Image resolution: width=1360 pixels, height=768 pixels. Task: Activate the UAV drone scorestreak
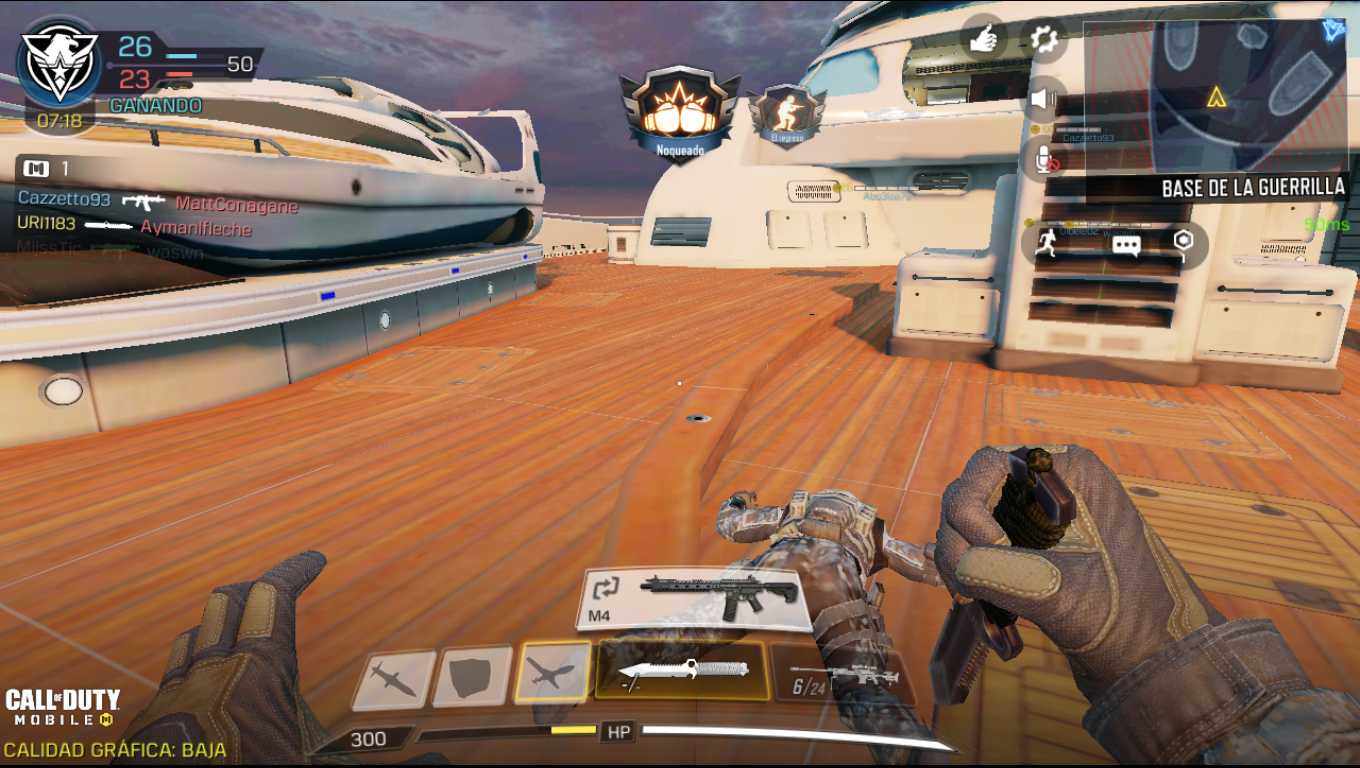click(x=552, y=673)
